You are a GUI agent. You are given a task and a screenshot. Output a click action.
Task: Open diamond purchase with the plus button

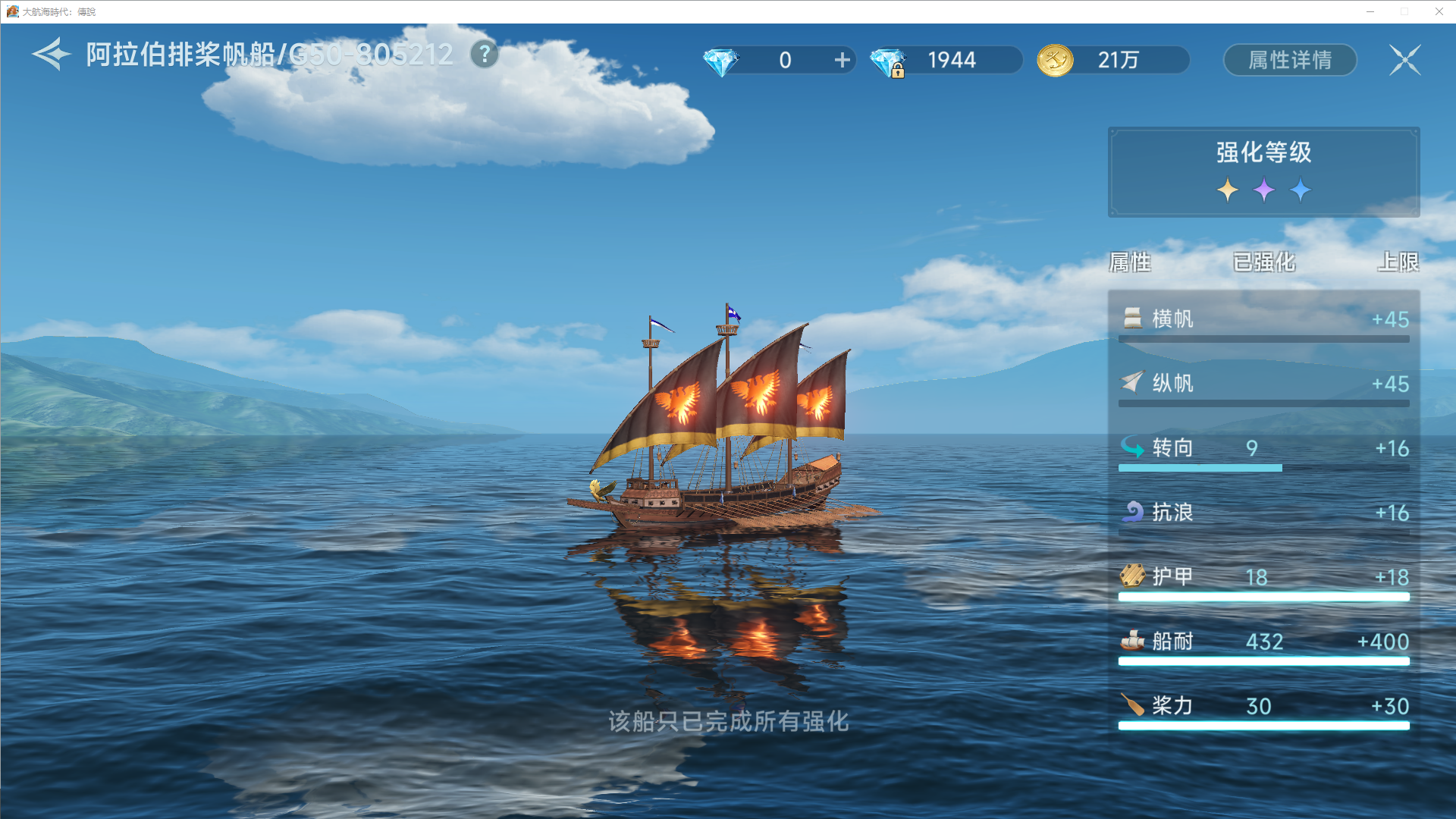841,60
